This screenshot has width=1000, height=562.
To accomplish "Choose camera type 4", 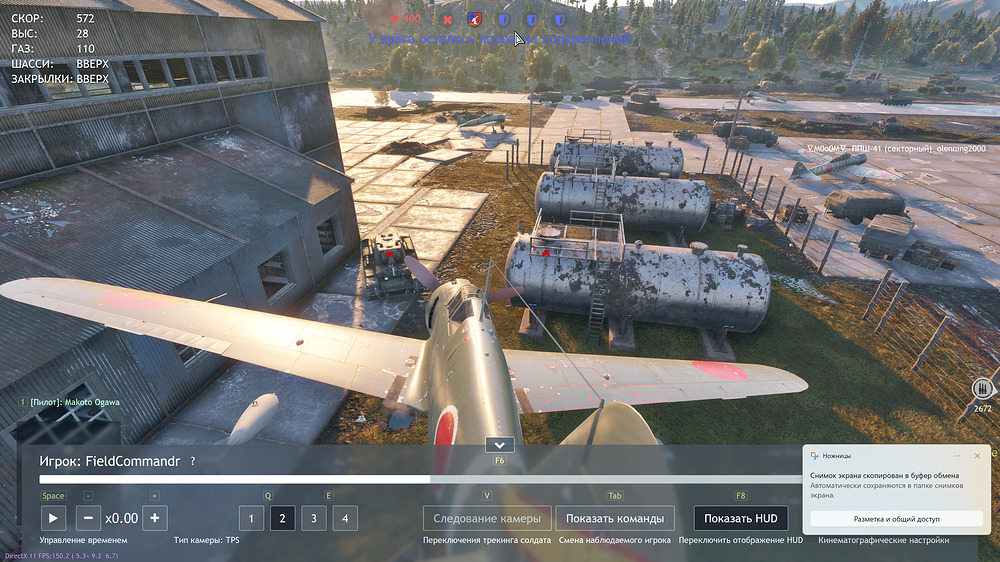I will tap(345, 518).
